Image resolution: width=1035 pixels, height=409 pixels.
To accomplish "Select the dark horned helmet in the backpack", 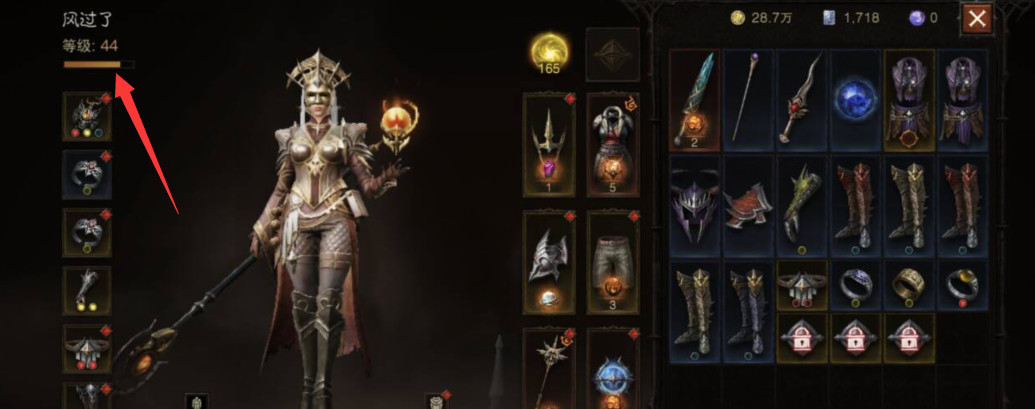I will [x=694, y=205].
